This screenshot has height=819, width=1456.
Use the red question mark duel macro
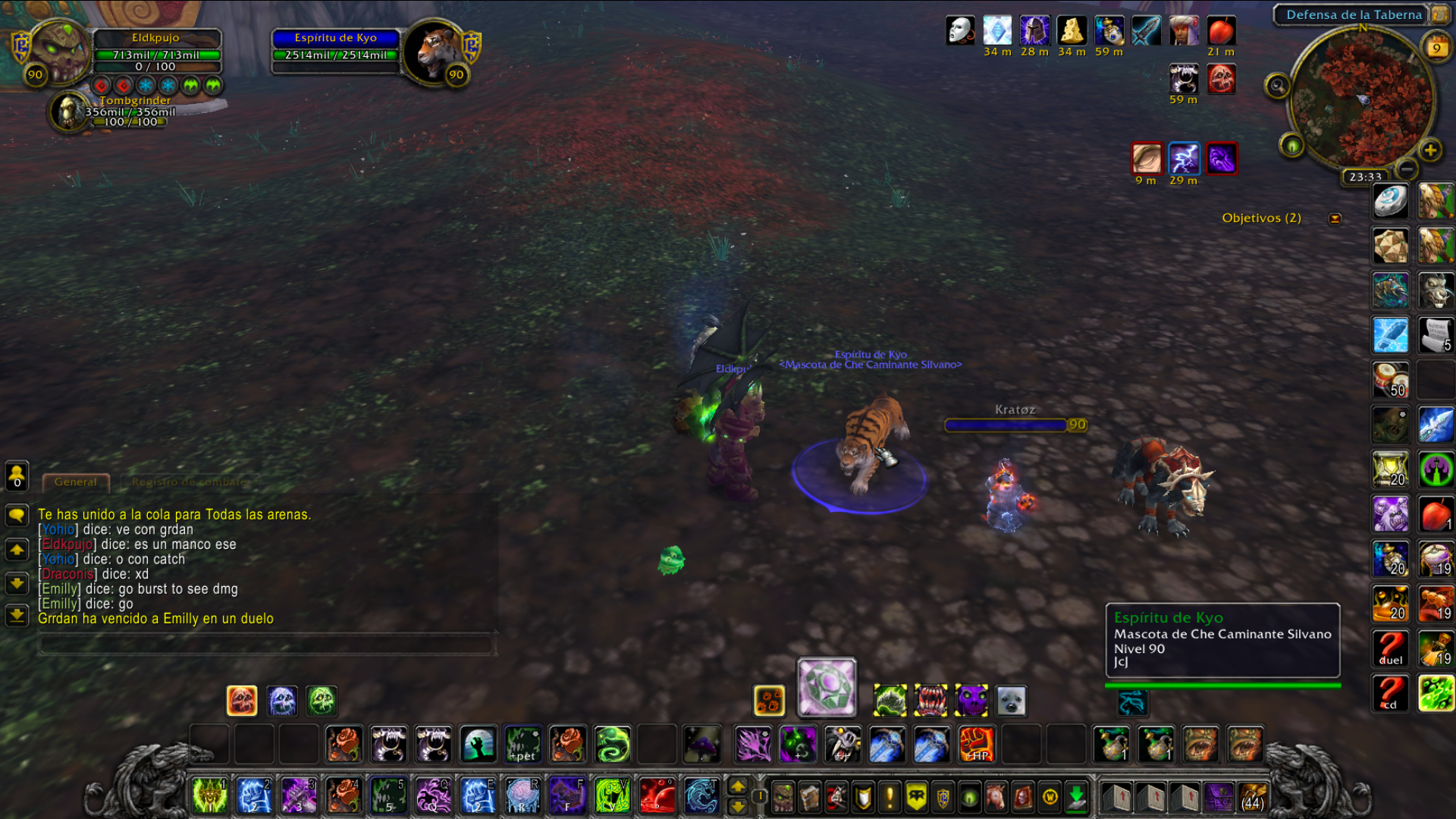[1391, 648]
